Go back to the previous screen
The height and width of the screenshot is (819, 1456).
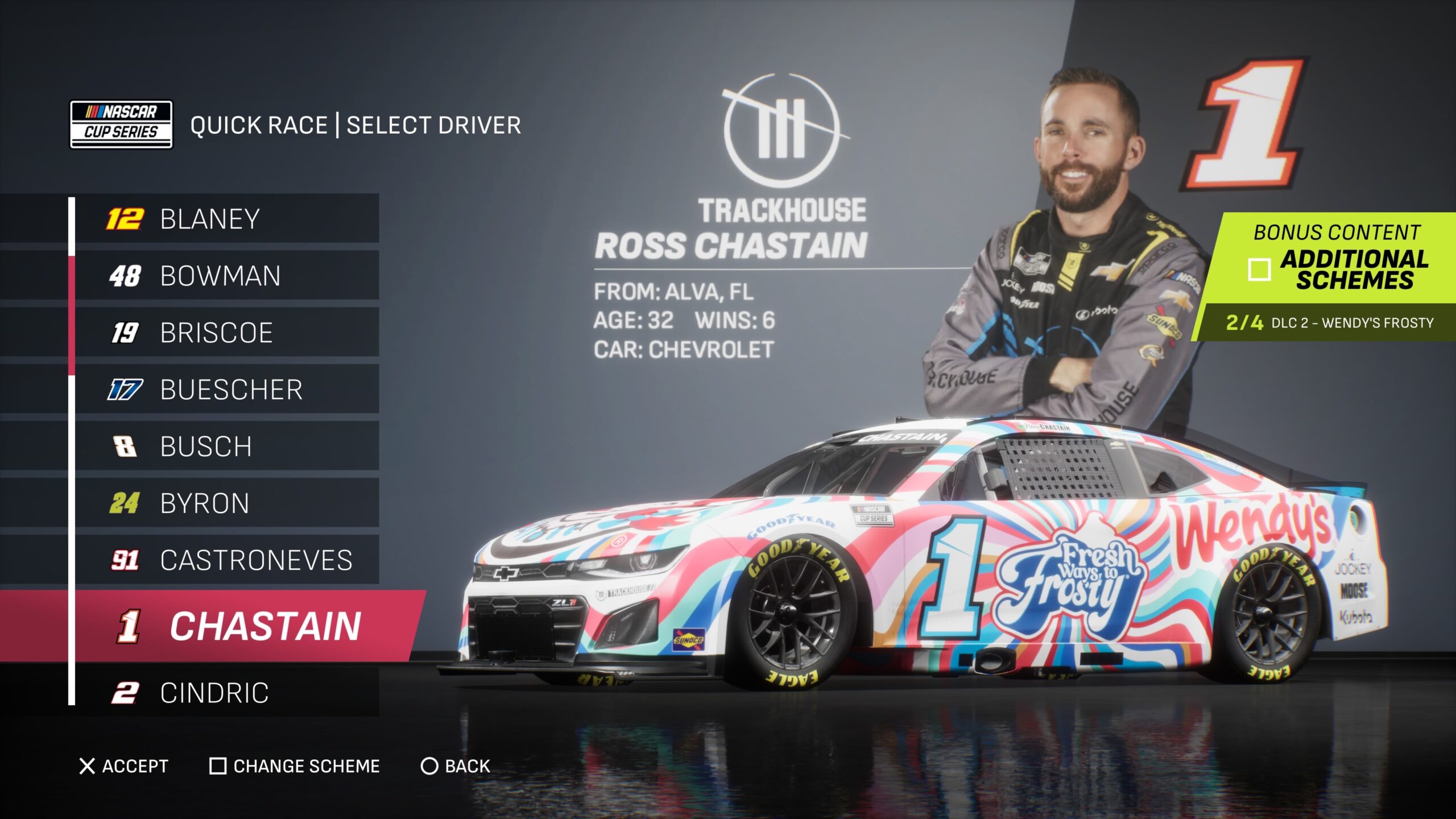[455, 766]
